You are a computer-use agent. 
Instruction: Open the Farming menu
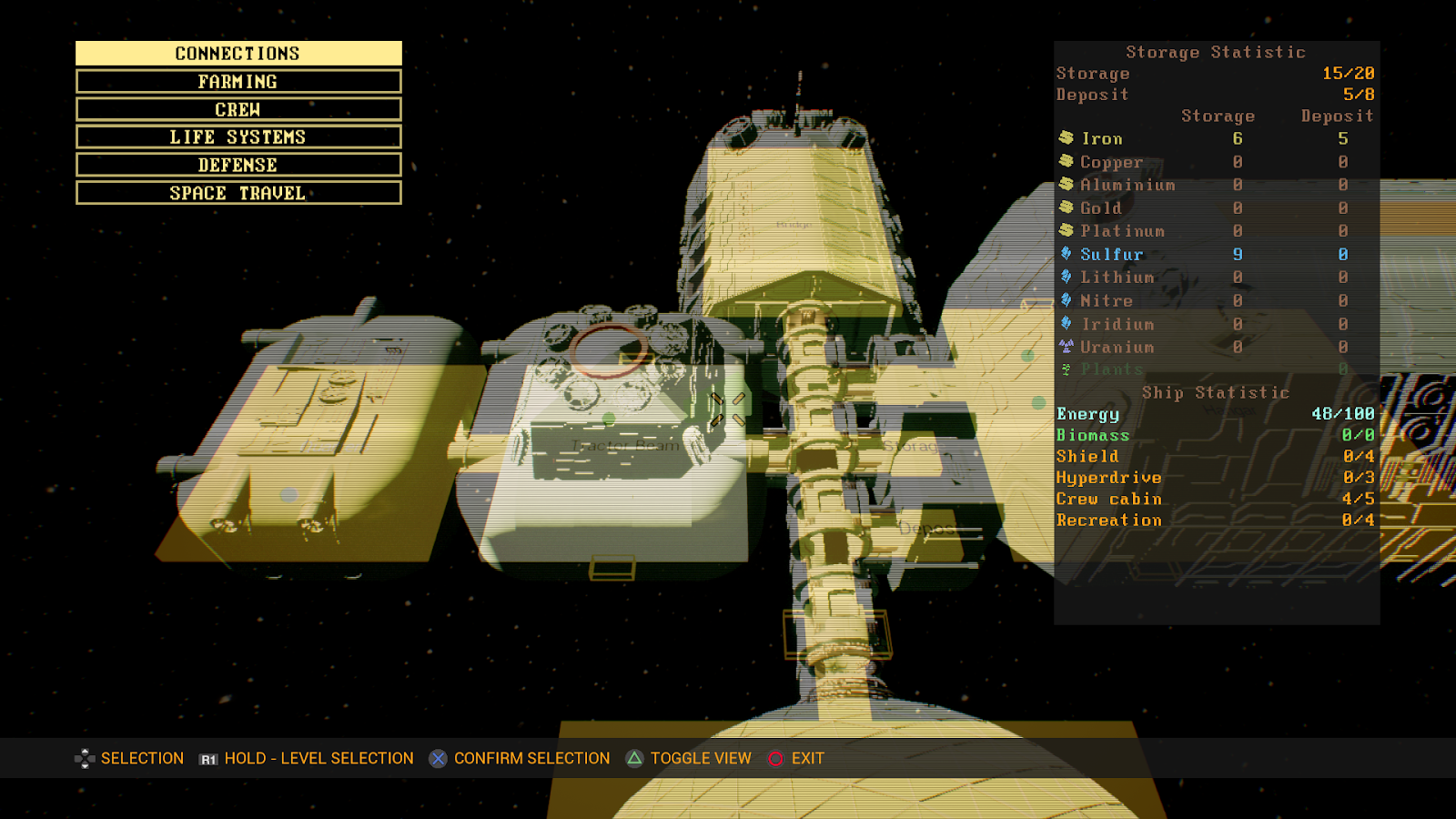click(238, 82)
